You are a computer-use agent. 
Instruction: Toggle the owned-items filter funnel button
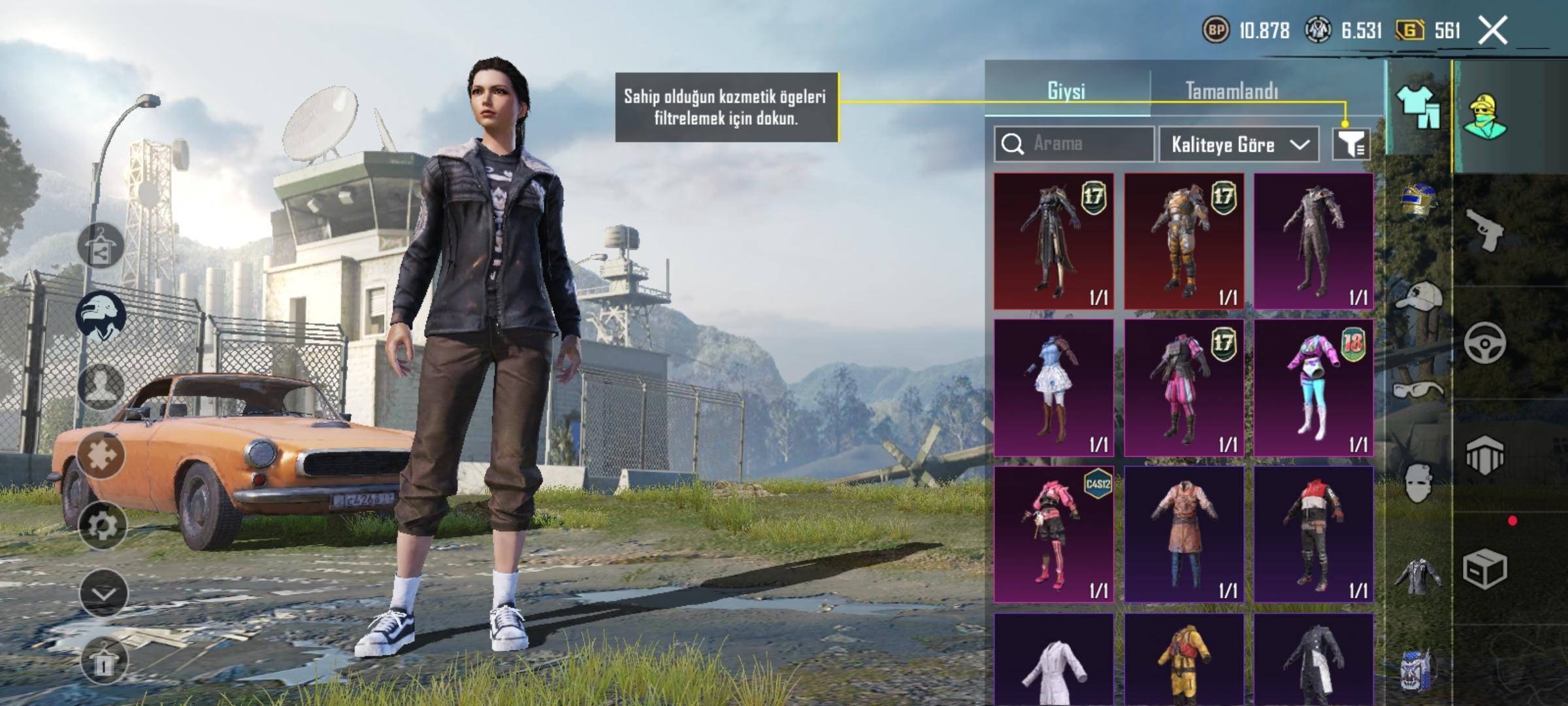click(x=1351, y=144)
